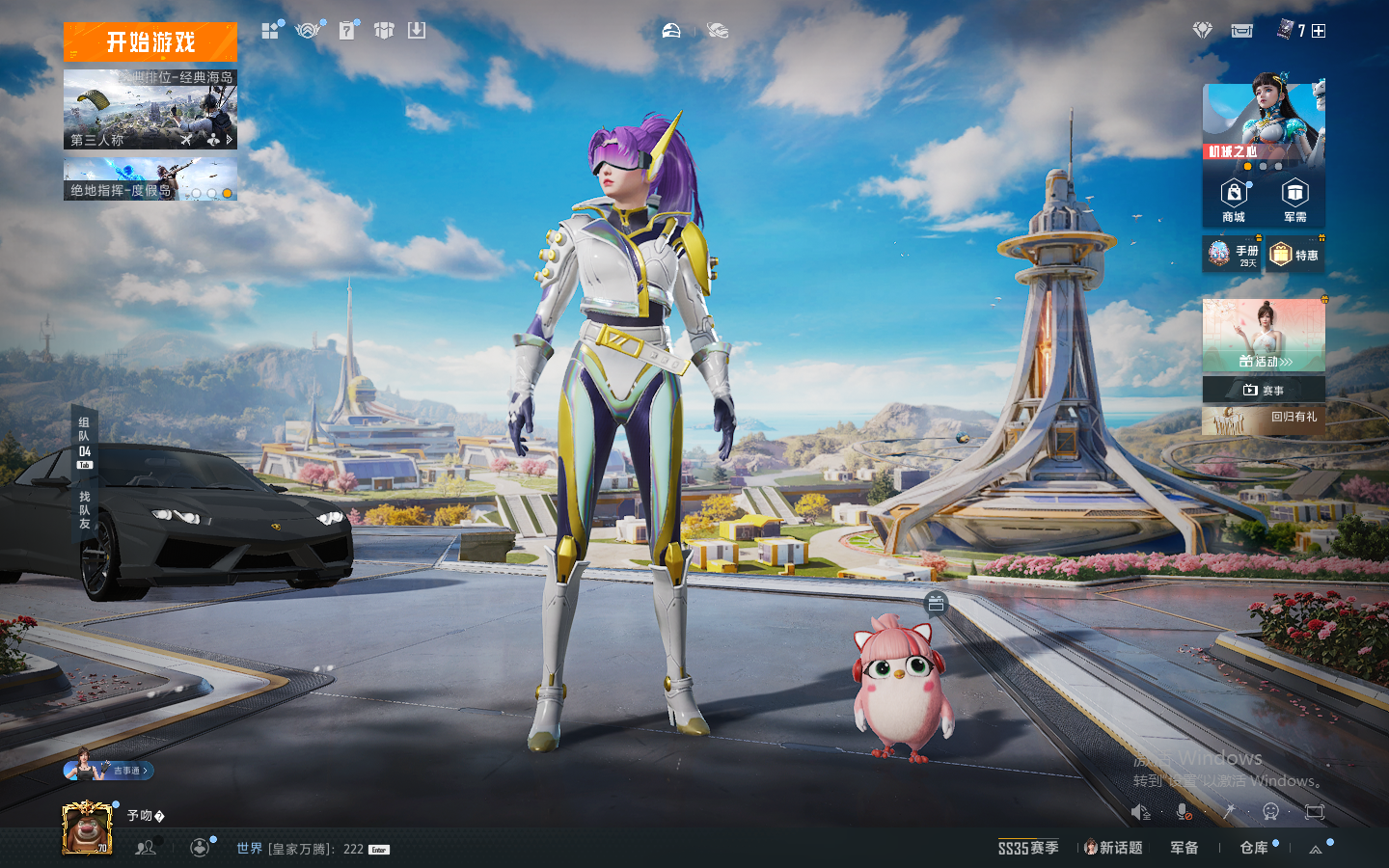
Task: Go to the 军备 armory
Action: coord(1185,848)
